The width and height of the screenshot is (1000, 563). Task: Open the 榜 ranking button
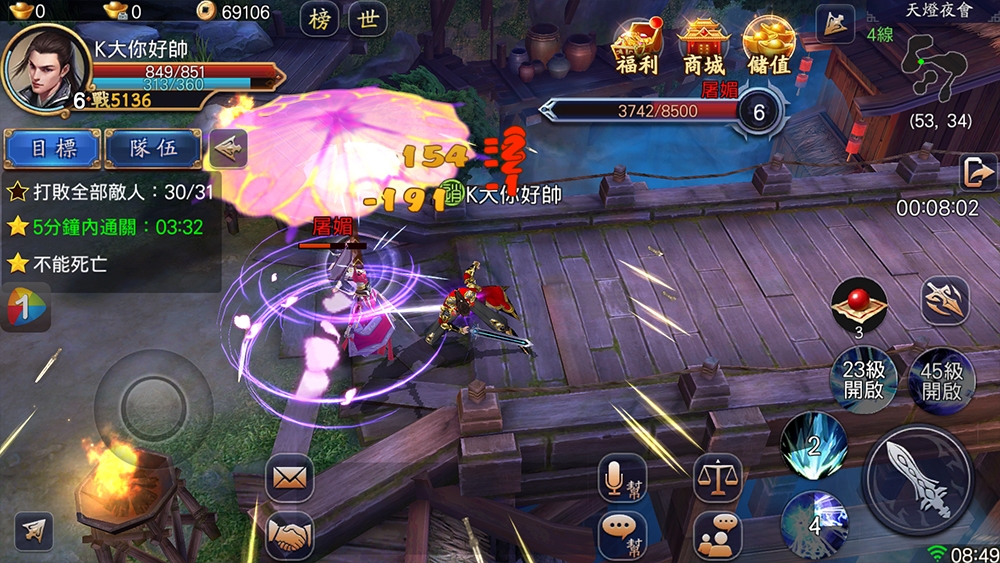320,19
